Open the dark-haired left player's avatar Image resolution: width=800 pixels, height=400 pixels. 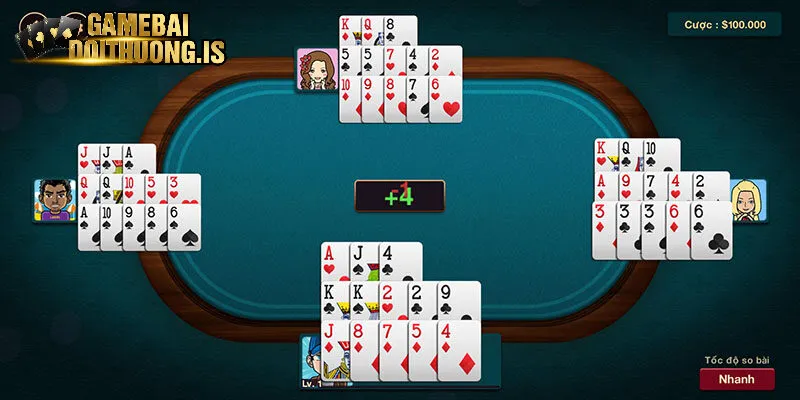(55, 200)
